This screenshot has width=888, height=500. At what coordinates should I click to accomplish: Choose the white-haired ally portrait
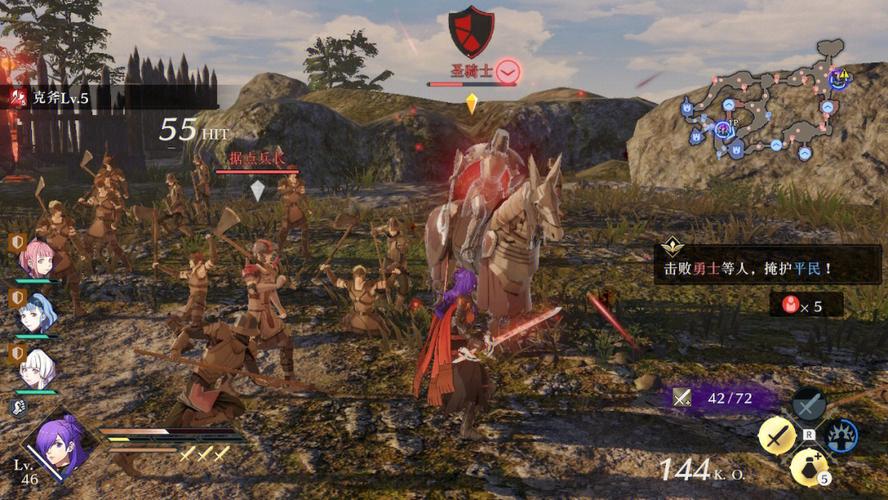pyautogui.click(x=37, y=367)
